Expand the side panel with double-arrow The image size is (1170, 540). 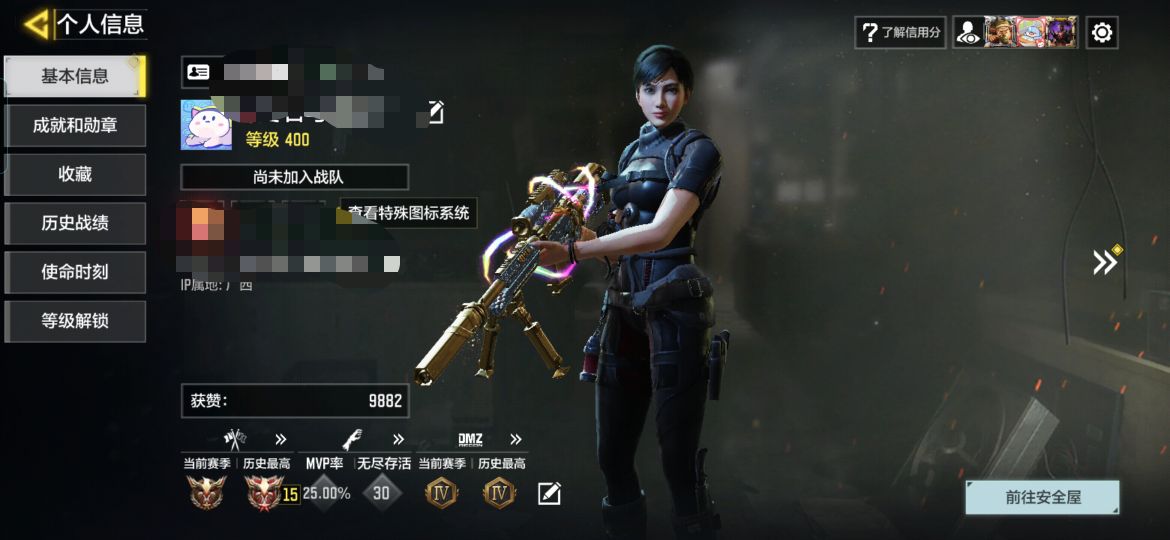pyautogui.click(x=1105, y=262)
